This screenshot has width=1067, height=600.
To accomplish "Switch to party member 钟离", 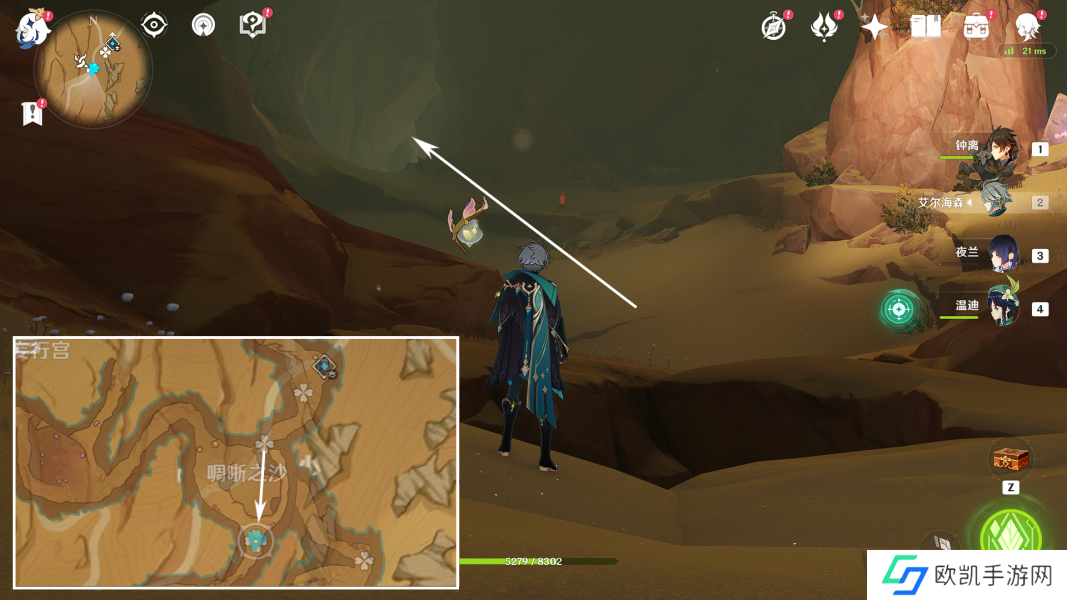I will pos(1000,148).
